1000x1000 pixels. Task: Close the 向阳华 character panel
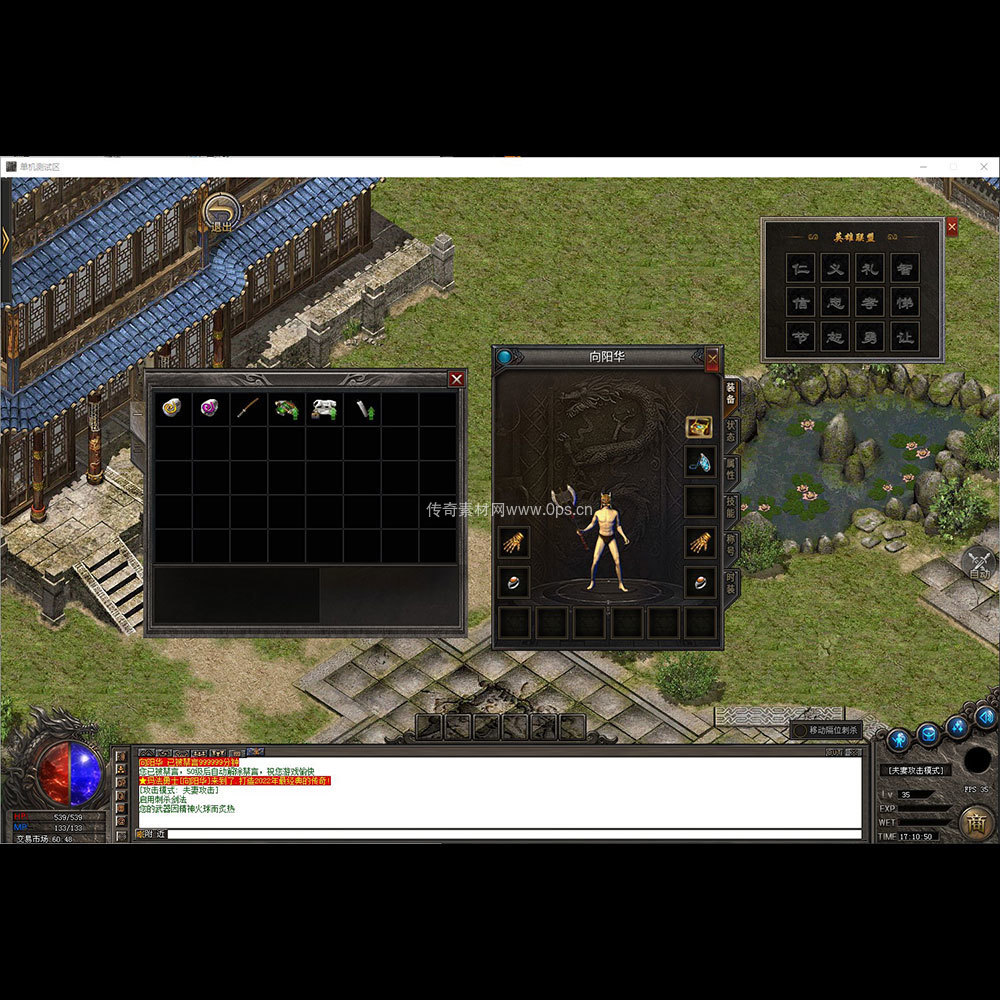point(713,357)
